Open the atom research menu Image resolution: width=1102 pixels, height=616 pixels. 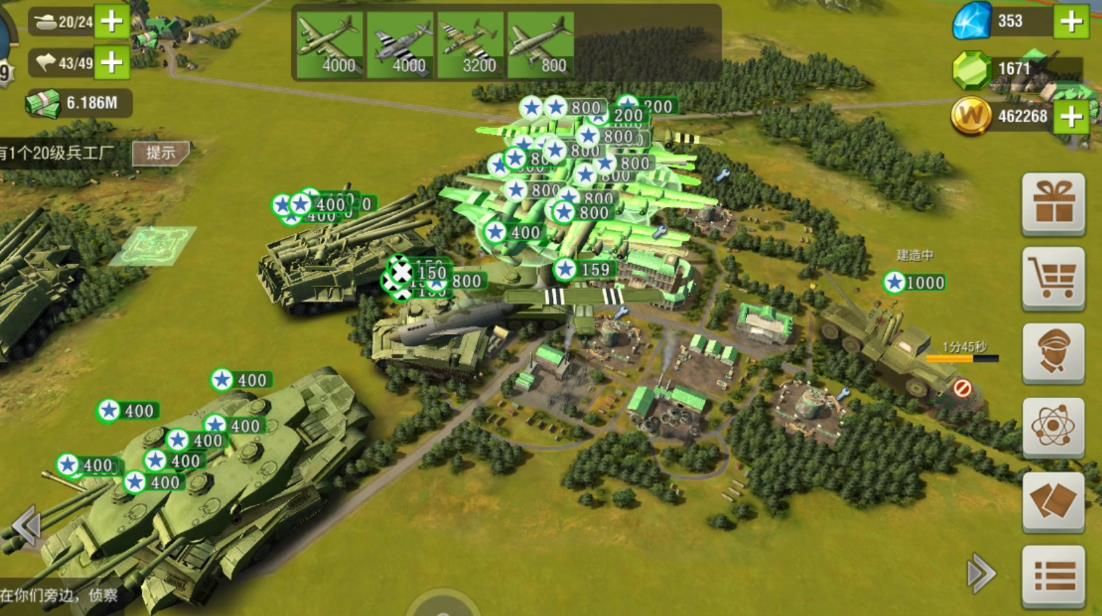click(1053, 427)
